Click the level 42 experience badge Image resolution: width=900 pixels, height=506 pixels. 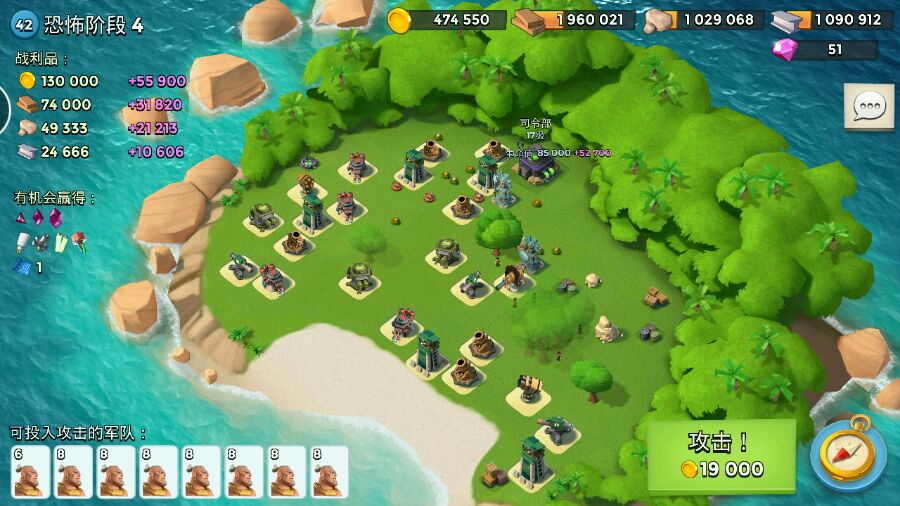[x=23, y=25]
